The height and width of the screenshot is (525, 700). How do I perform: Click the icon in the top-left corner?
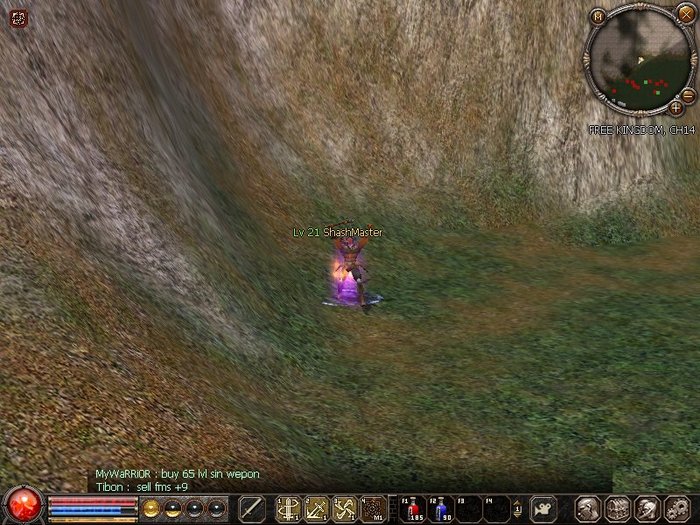pyautogui.click(x=19, y=18)
